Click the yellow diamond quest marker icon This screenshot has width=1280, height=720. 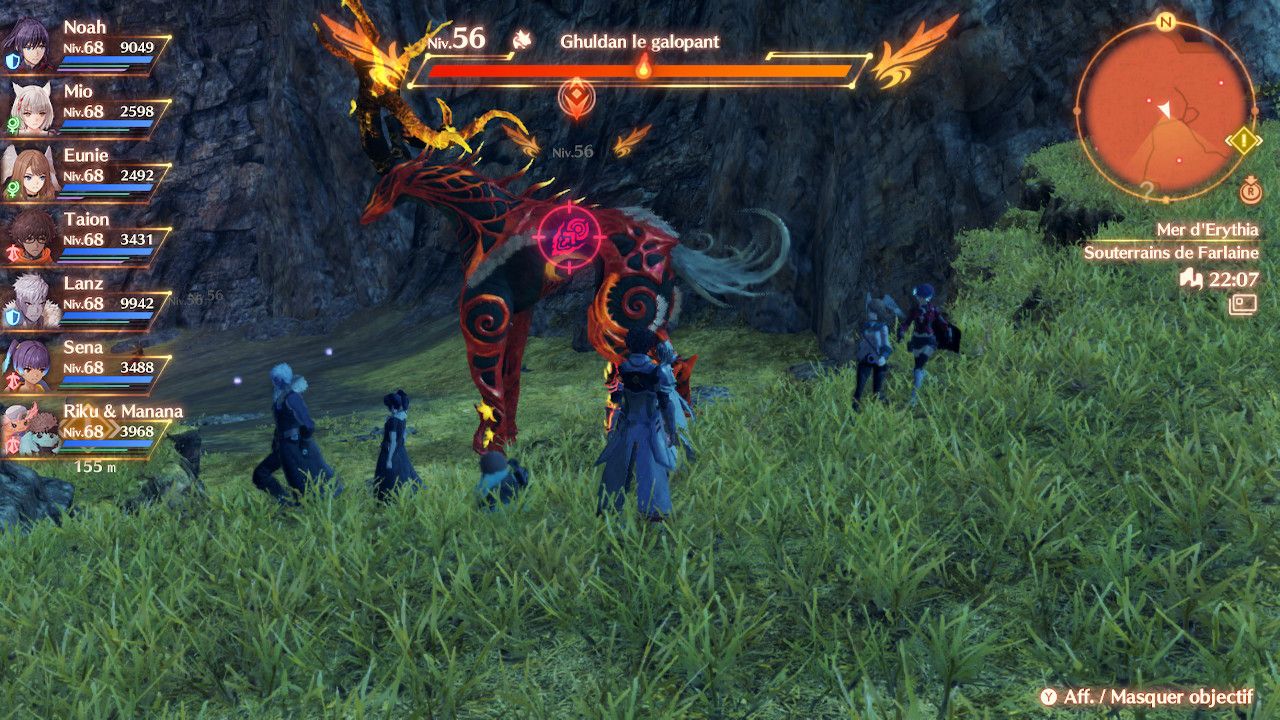click(1244, 140)
